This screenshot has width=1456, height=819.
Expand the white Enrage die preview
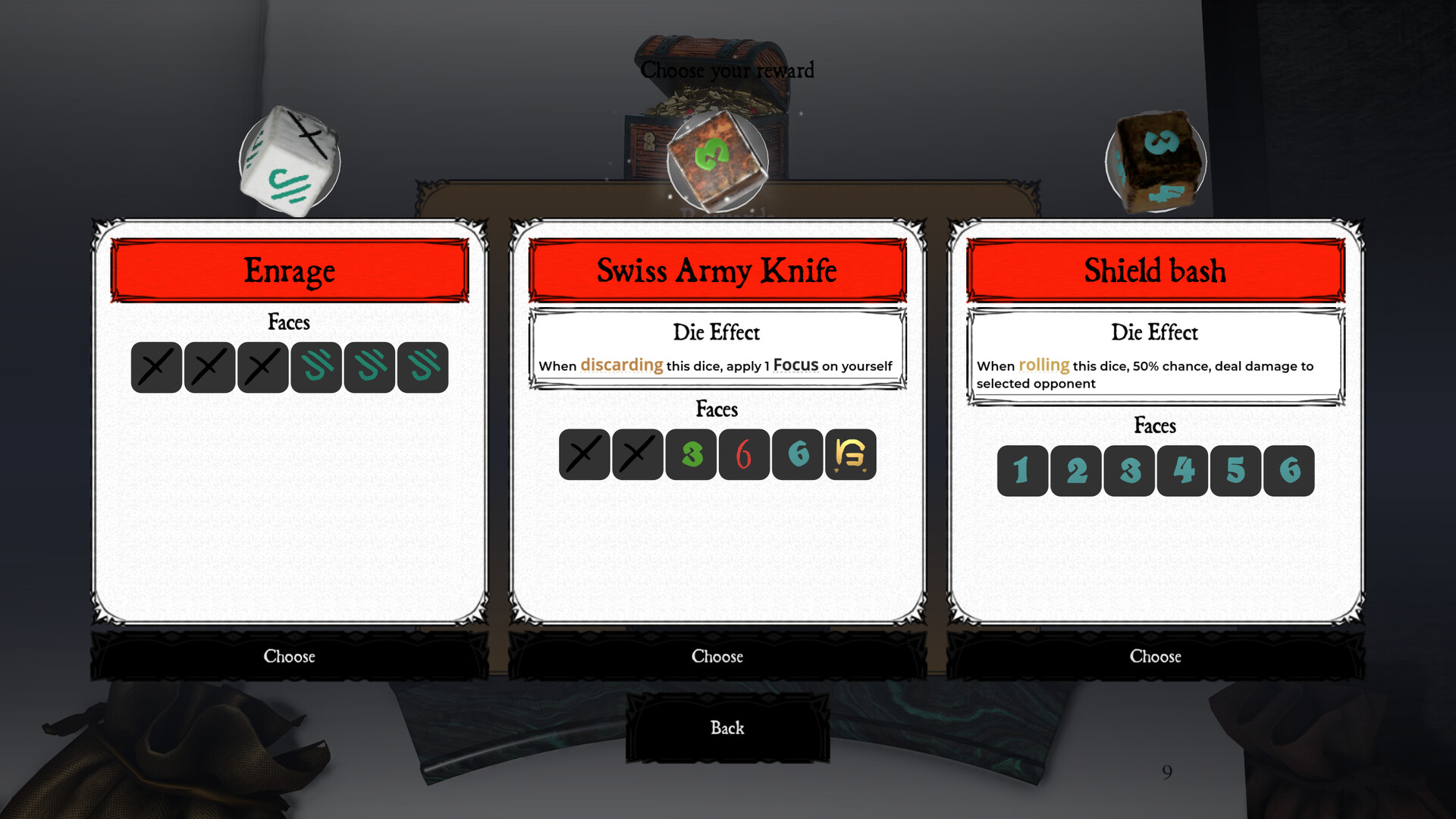click(289, 160)
